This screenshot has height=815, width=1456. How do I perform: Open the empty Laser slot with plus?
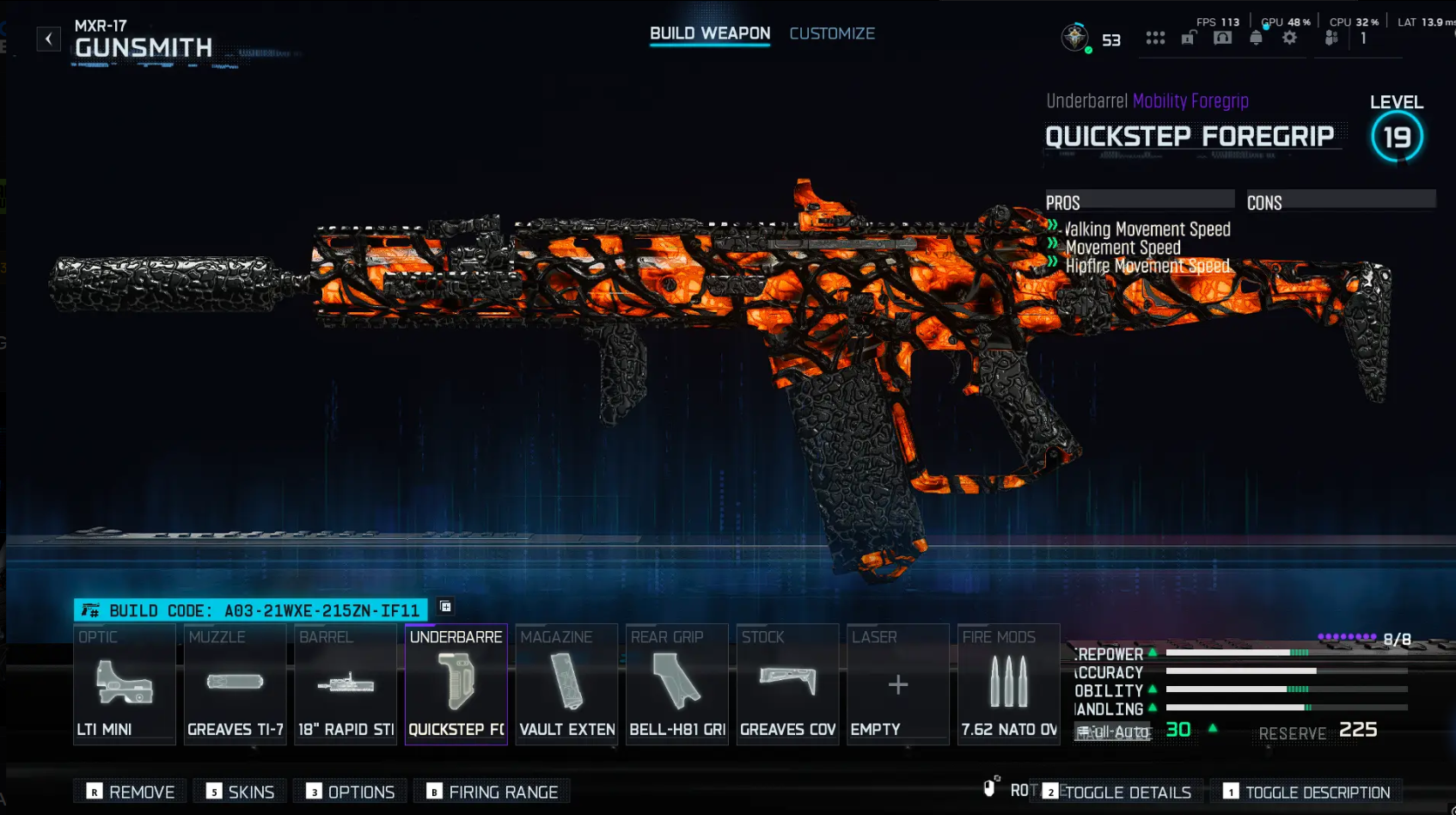[896, 683]
